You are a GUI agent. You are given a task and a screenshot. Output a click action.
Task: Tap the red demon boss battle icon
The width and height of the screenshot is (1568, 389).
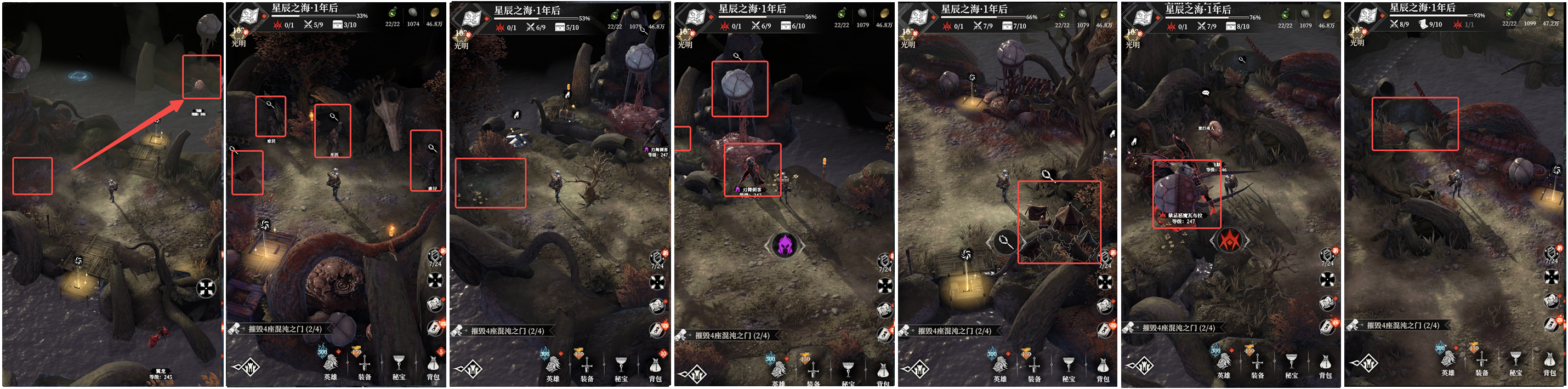tap(1230, 241)
